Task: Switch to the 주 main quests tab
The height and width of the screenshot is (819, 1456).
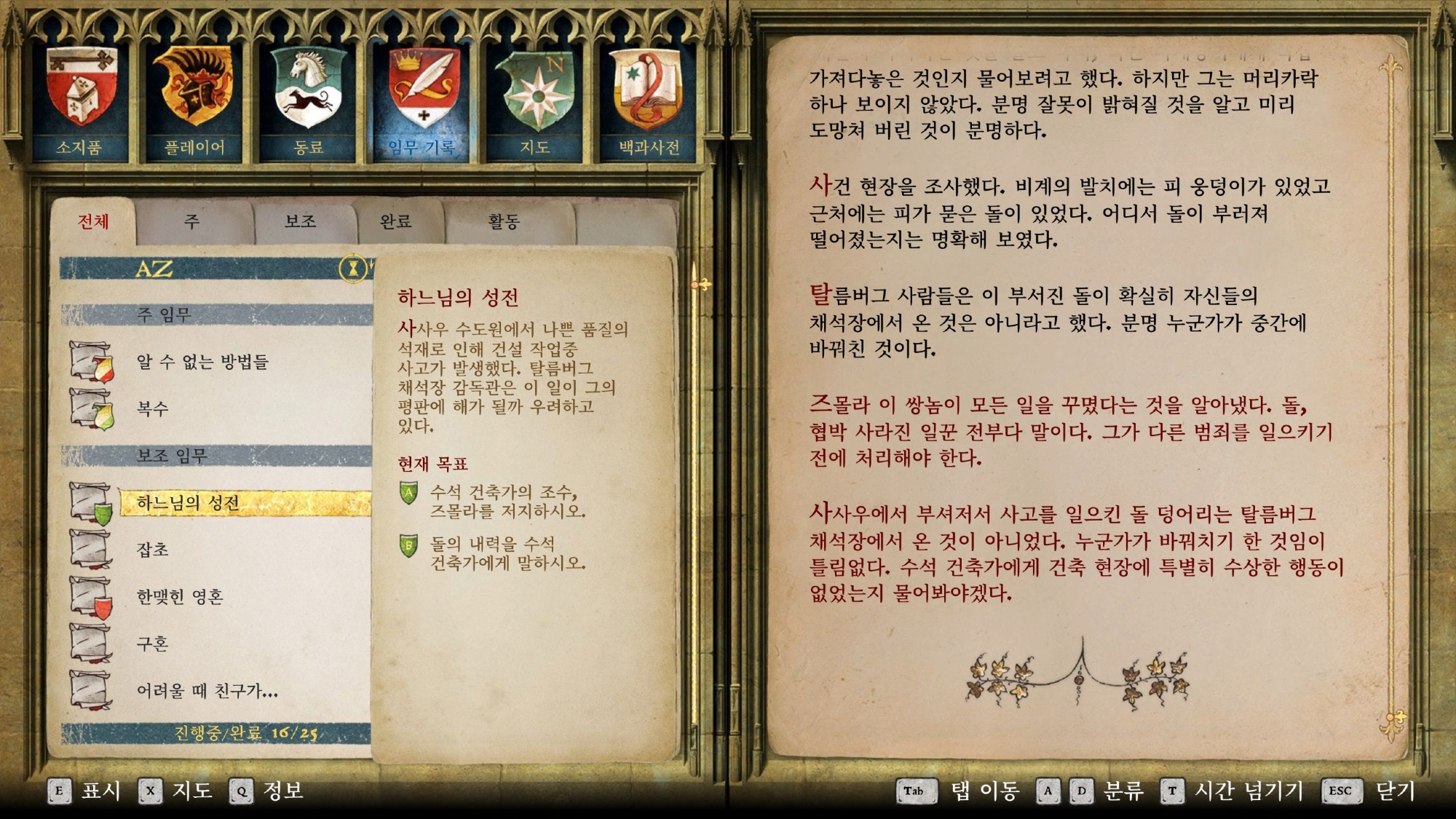Action: [192, 221]
